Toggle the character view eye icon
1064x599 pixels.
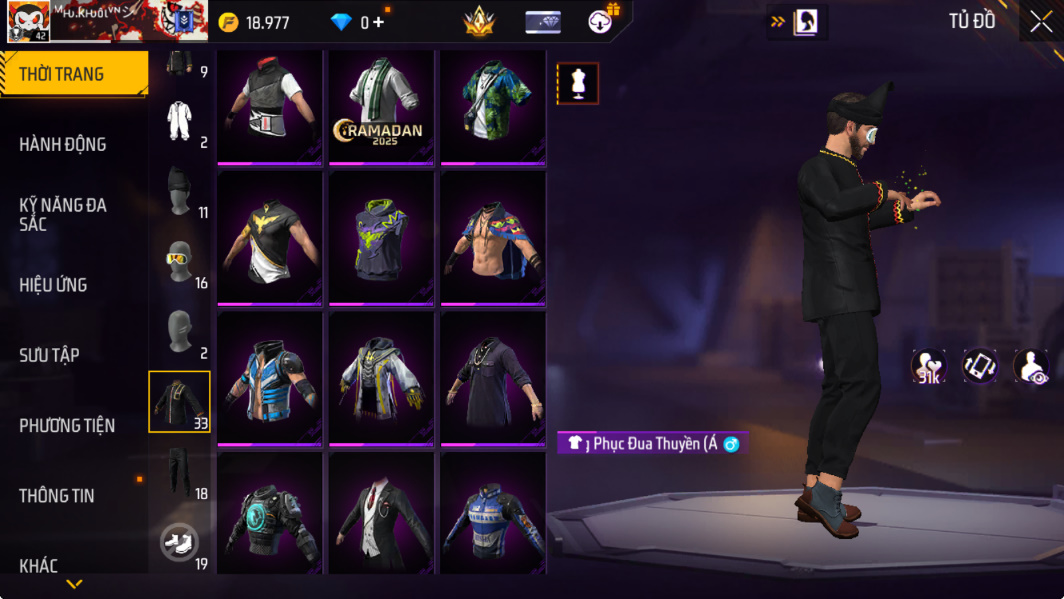point(1030,367)
